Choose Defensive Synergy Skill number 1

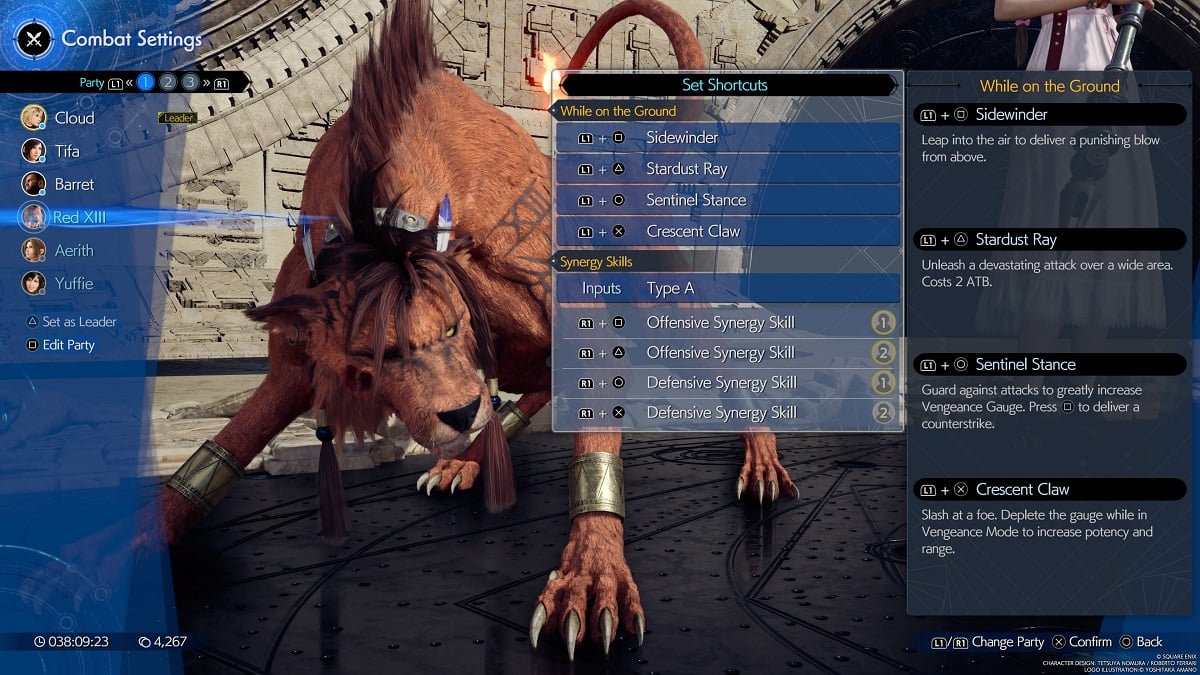click(728, 382)
